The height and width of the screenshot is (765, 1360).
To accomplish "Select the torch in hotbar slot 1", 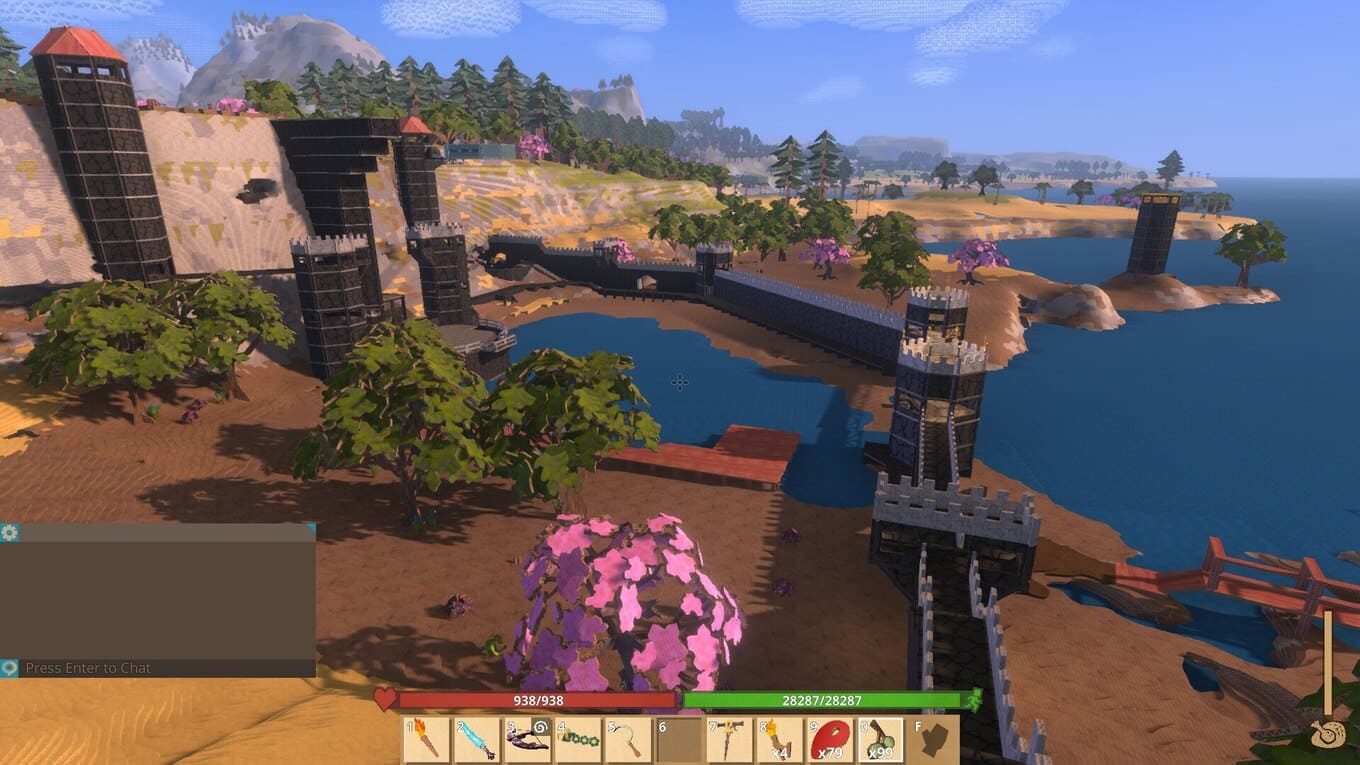I will click(426, 740).
